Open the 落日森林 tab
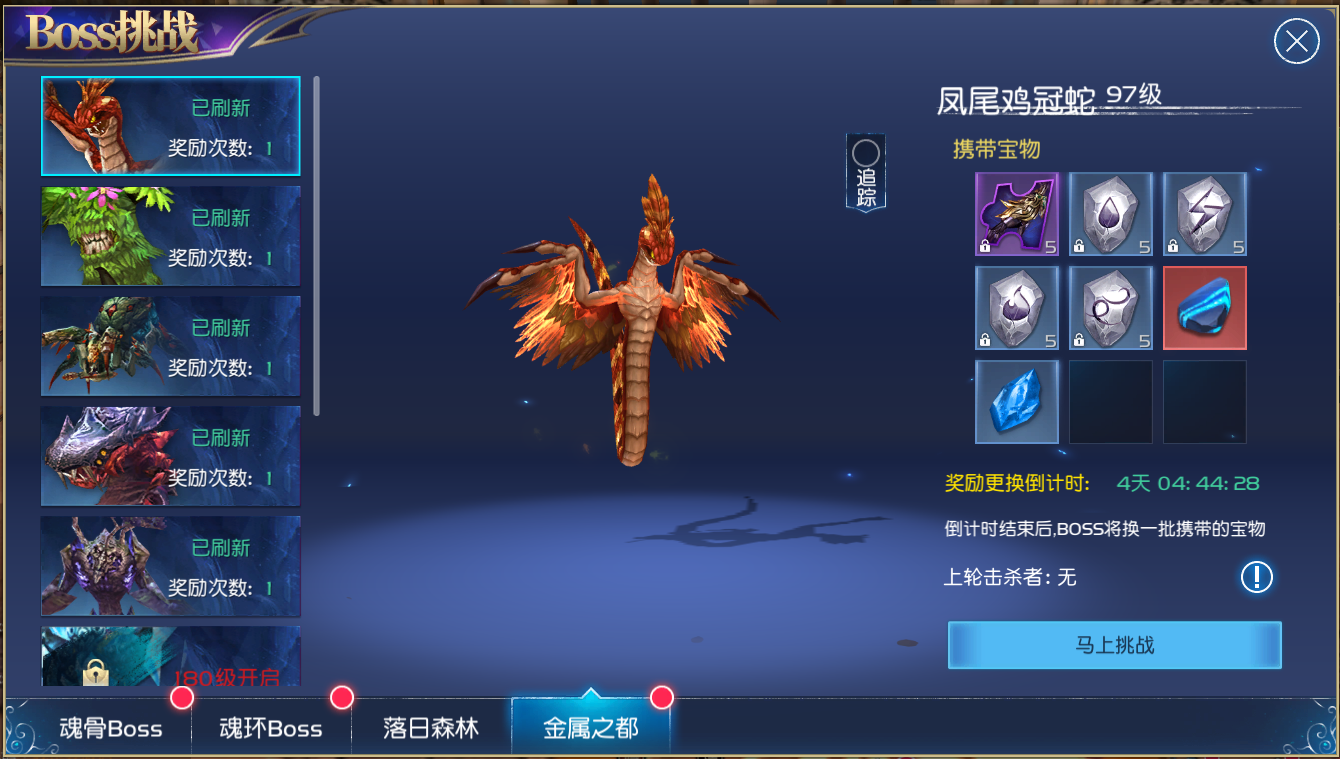 (x=431, y=728)
